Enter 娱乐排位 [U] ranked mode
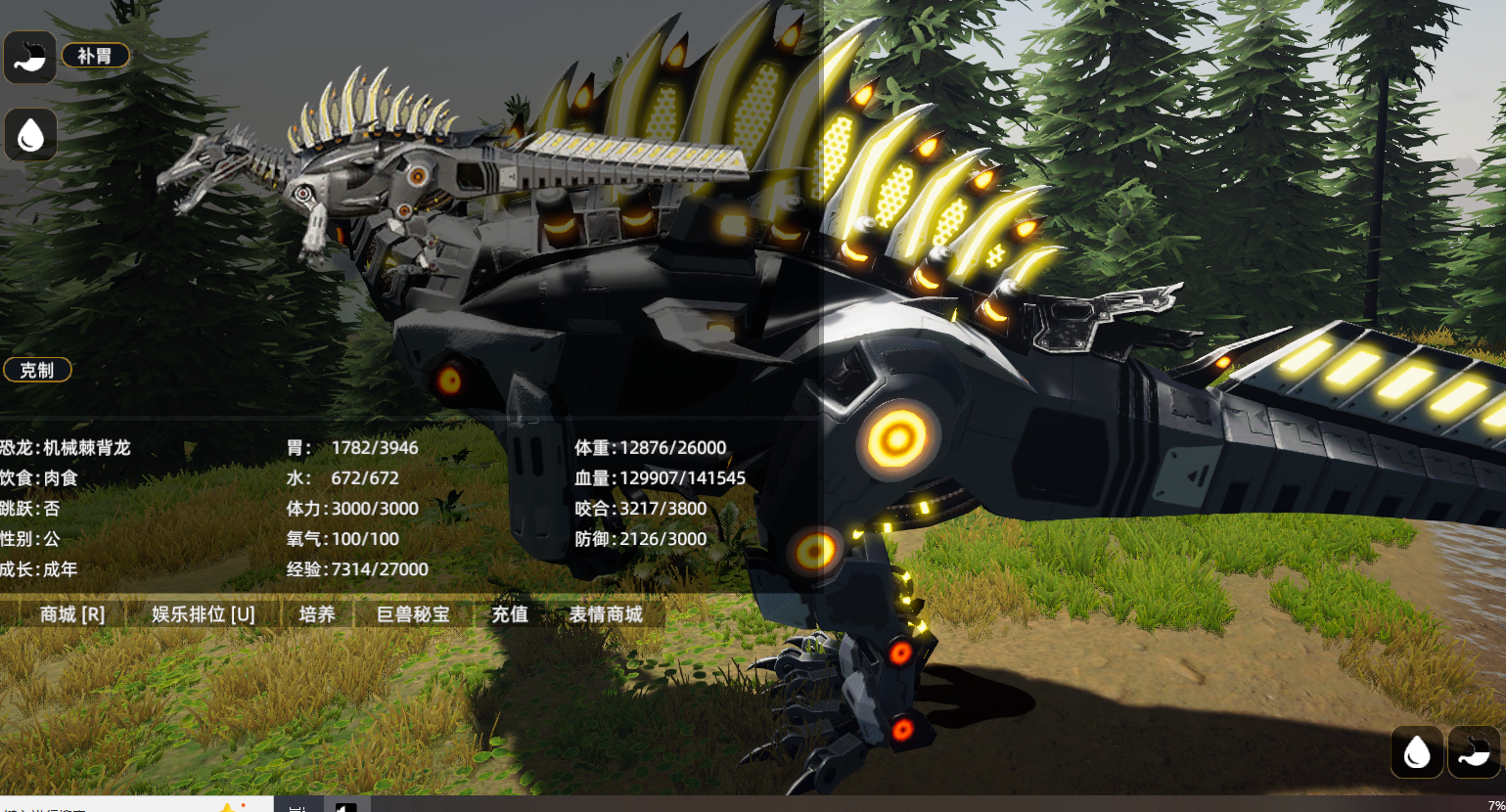 (x=203, y=614)
